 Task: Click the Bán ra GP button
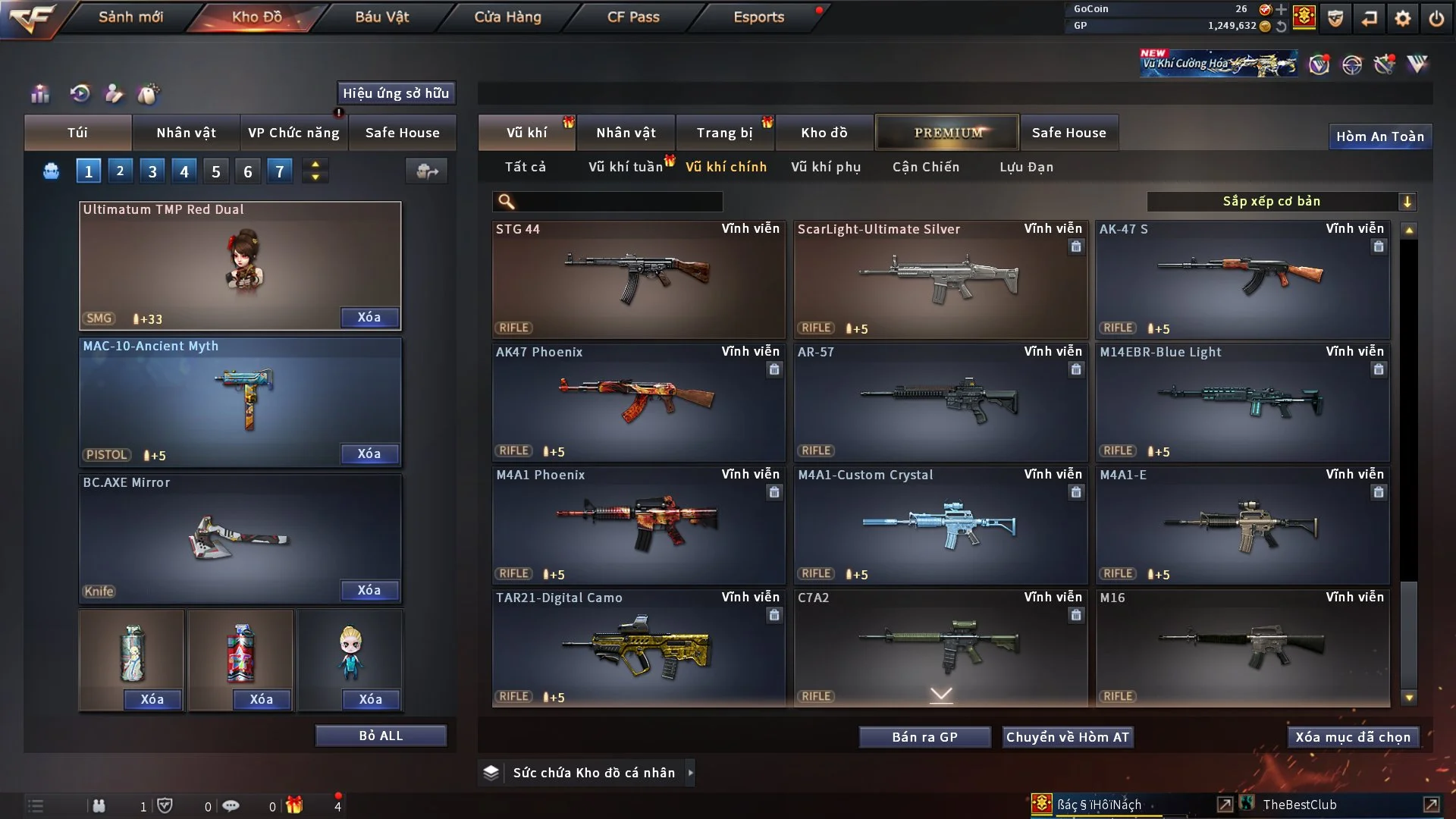click(924, 736)
